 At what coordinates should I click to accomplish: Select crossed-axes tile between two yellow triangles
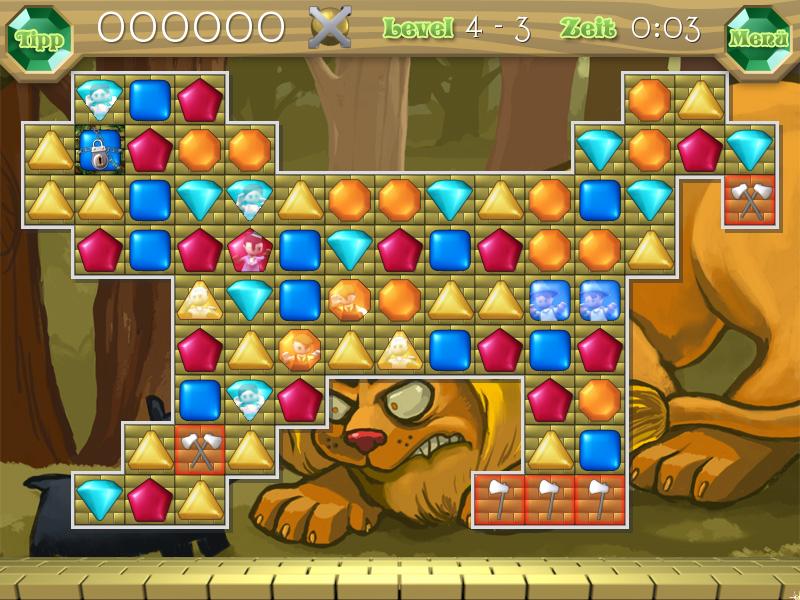click(x=200, y=450)
